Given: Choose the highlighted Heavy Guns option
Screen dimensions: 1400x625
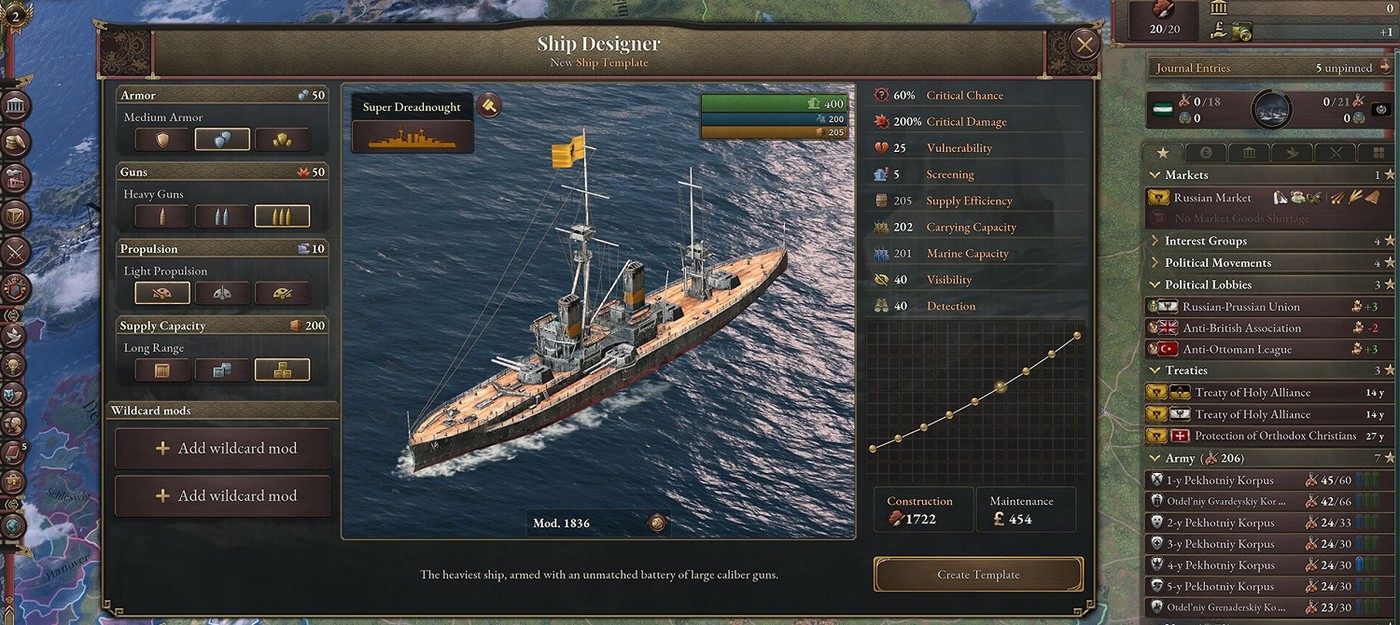Looking at the screenshot, I should (x=282, y=217).
